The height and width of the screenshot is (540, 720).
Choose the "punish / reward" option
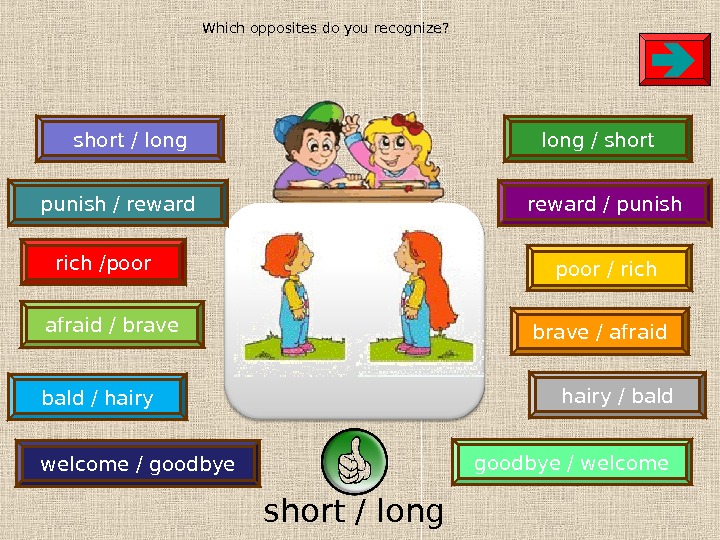(x=118, y=204)
